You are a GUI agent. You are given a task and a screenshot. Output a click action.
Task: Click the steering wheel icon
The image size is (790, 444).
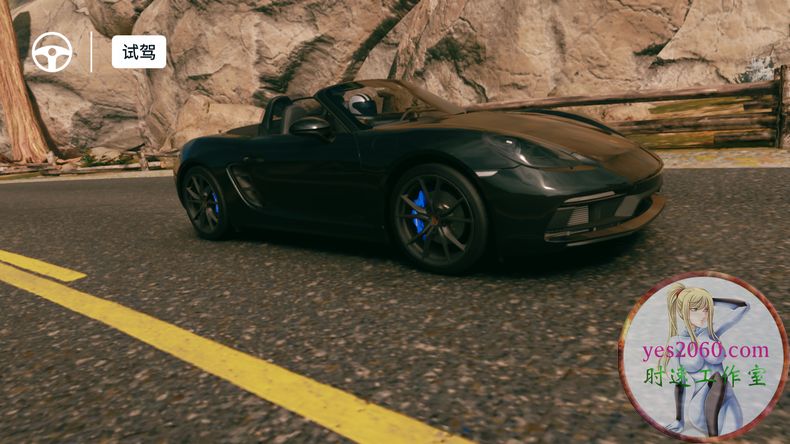tap(52, 52)
